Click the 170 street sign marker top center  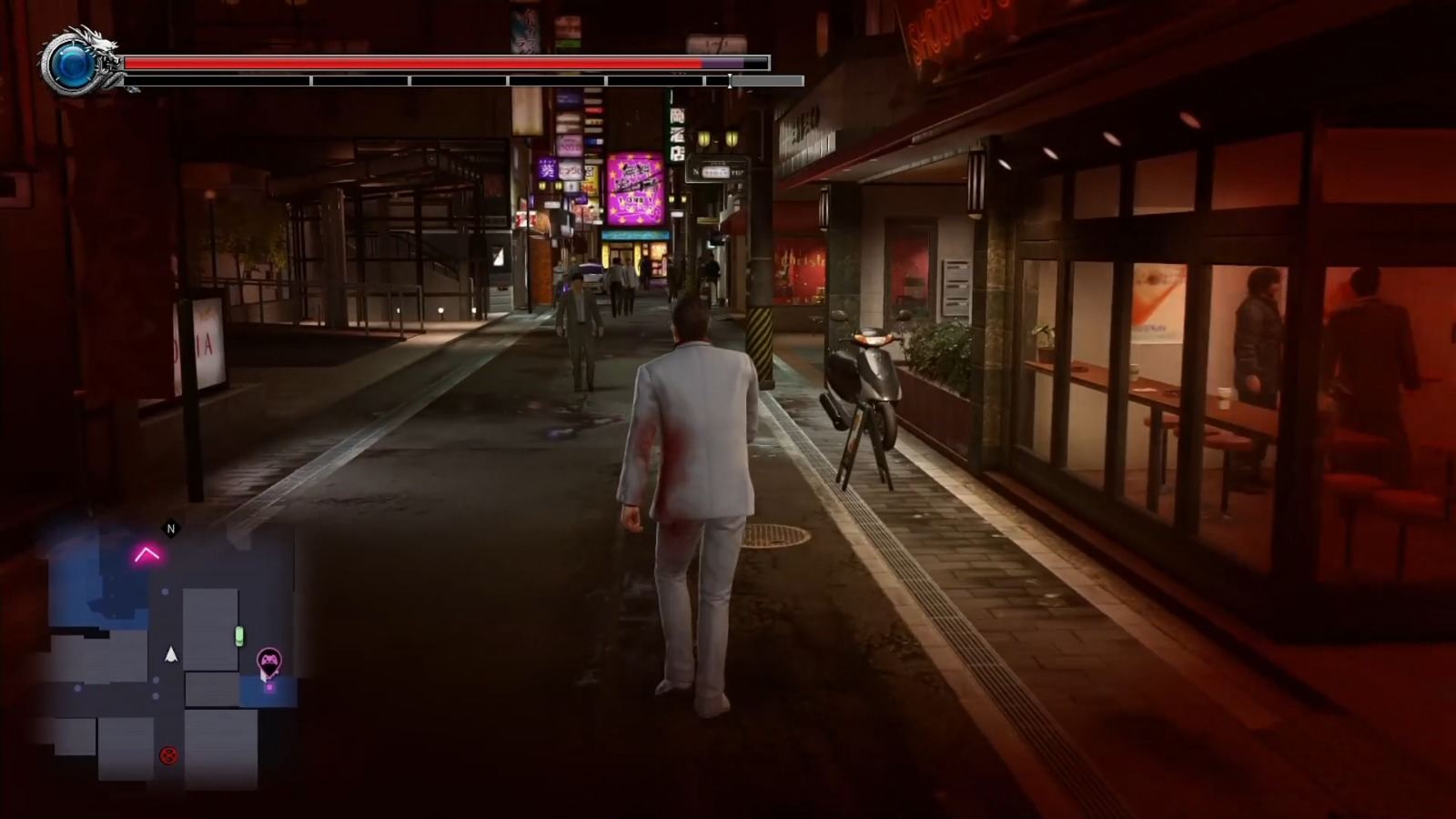point(716,41)
